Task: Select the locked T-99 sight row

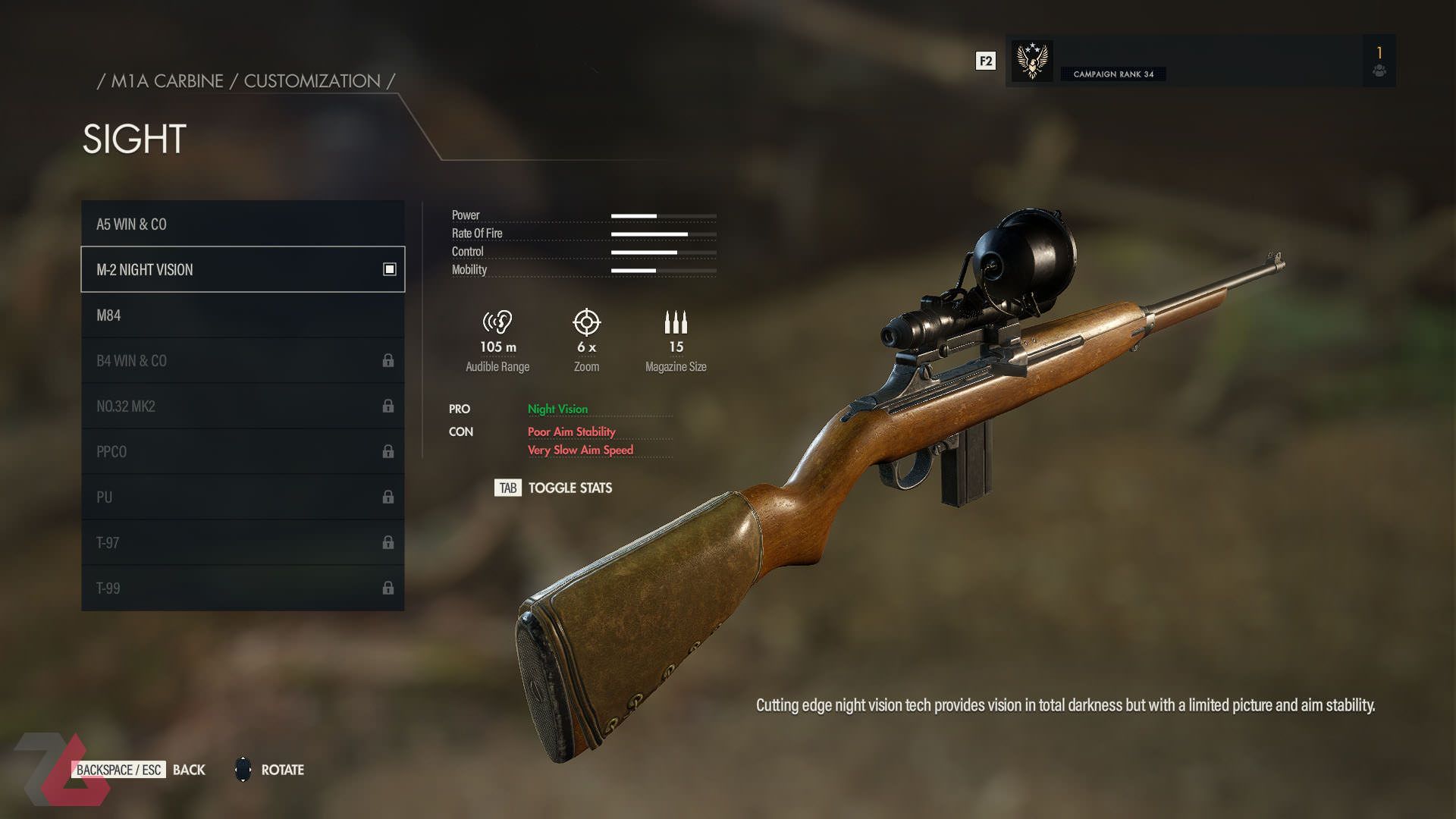Action: click(x=242, y=588)
